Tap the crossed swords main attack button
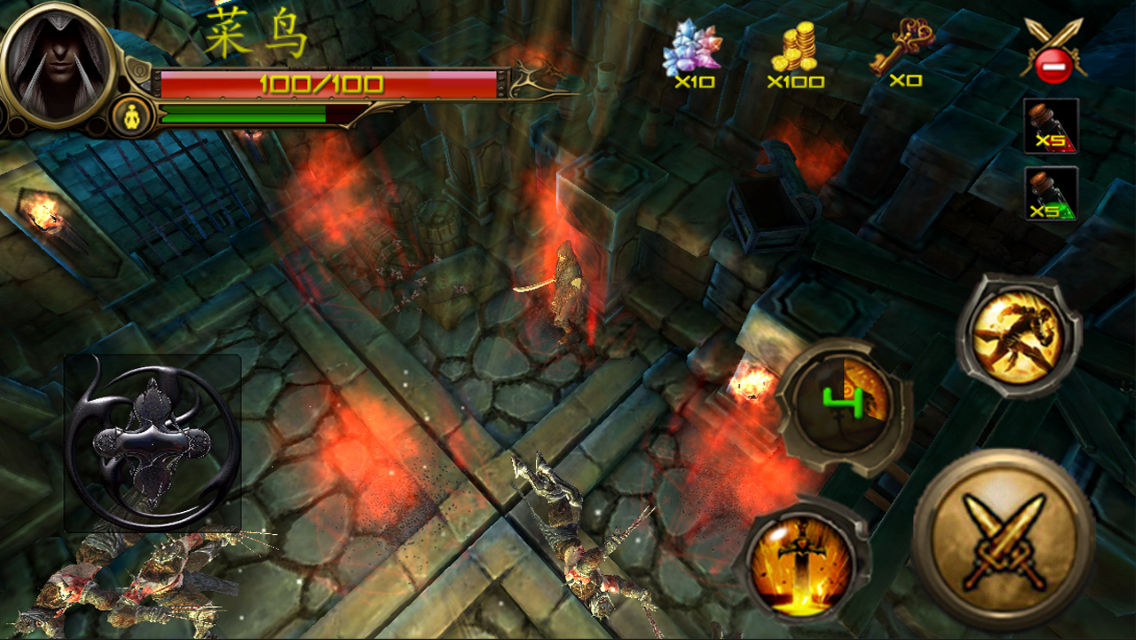1136x640 pixels. (1003, 541)
